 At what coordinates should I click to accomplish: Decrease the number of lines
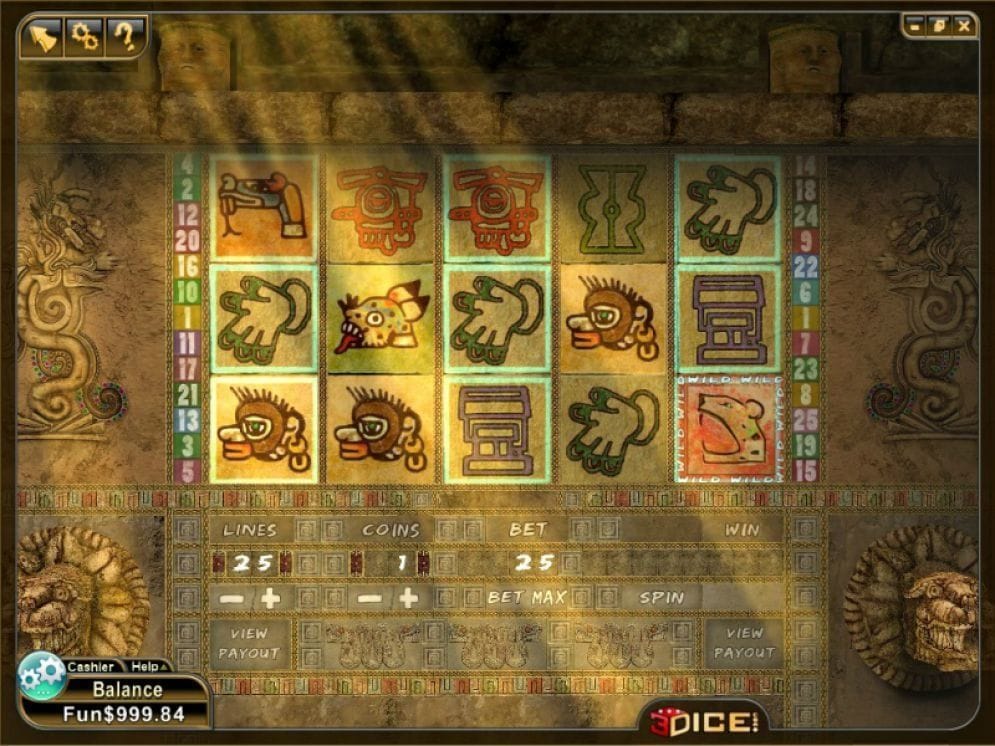[x=231, y=599]
